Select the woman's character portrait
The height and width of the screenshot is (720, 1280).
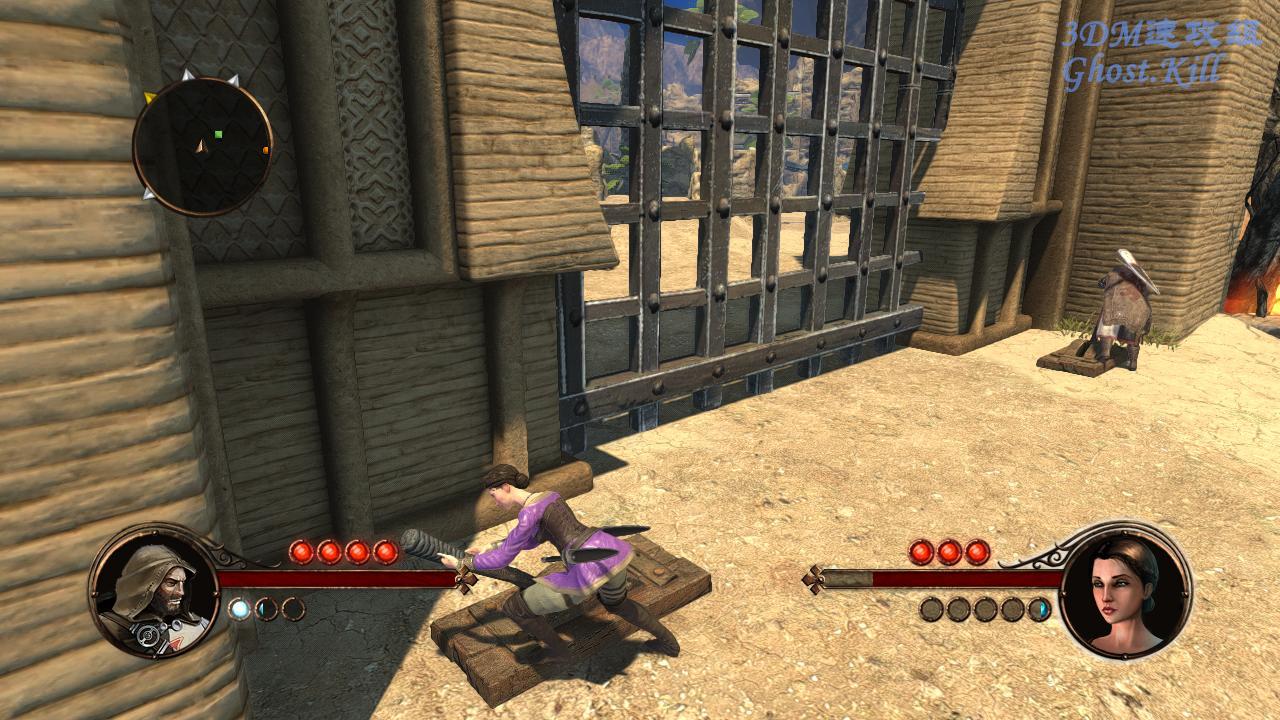pos(1125,590)
